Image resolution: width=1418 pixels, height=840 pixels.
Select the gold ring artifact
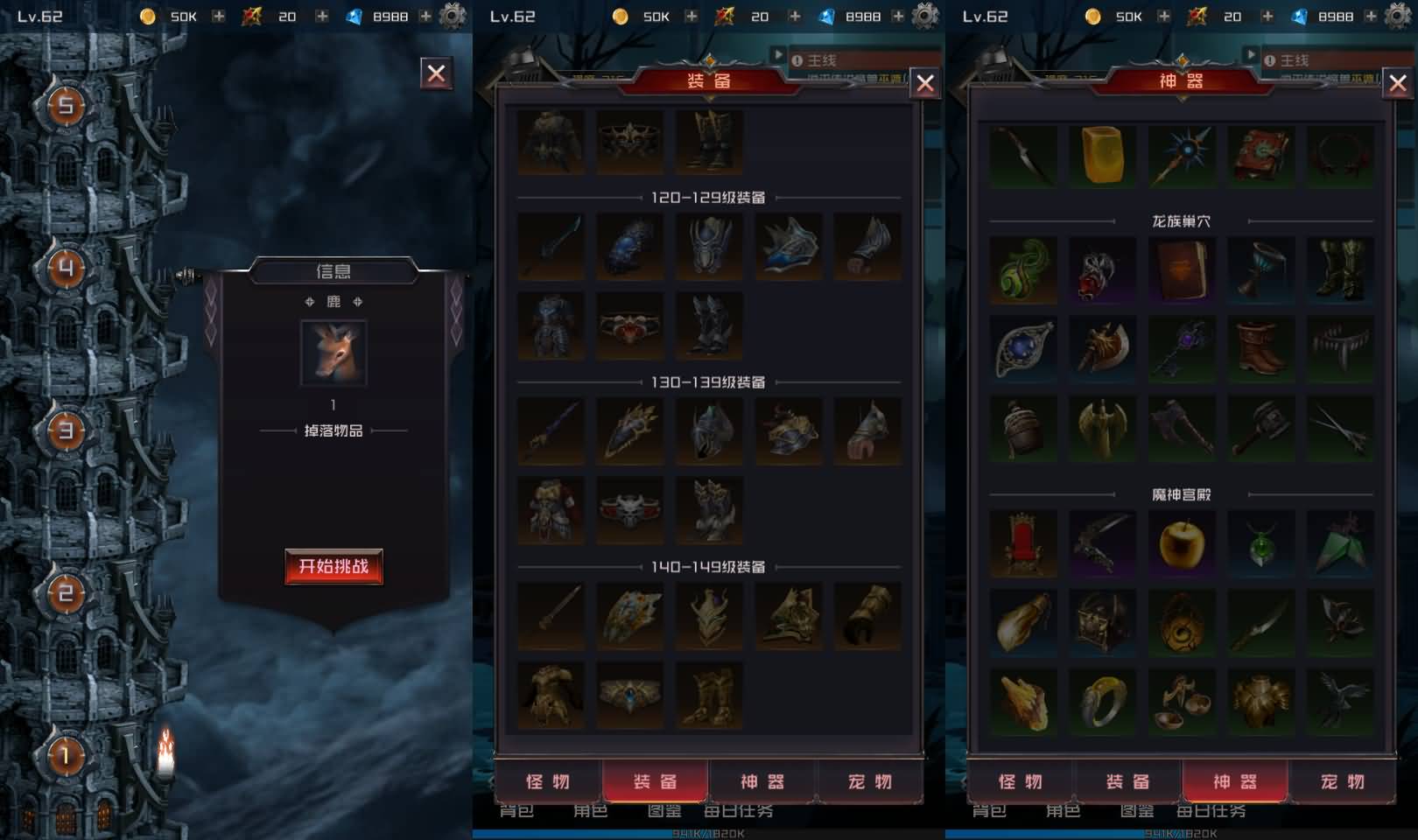click(x=1102, y=702)
